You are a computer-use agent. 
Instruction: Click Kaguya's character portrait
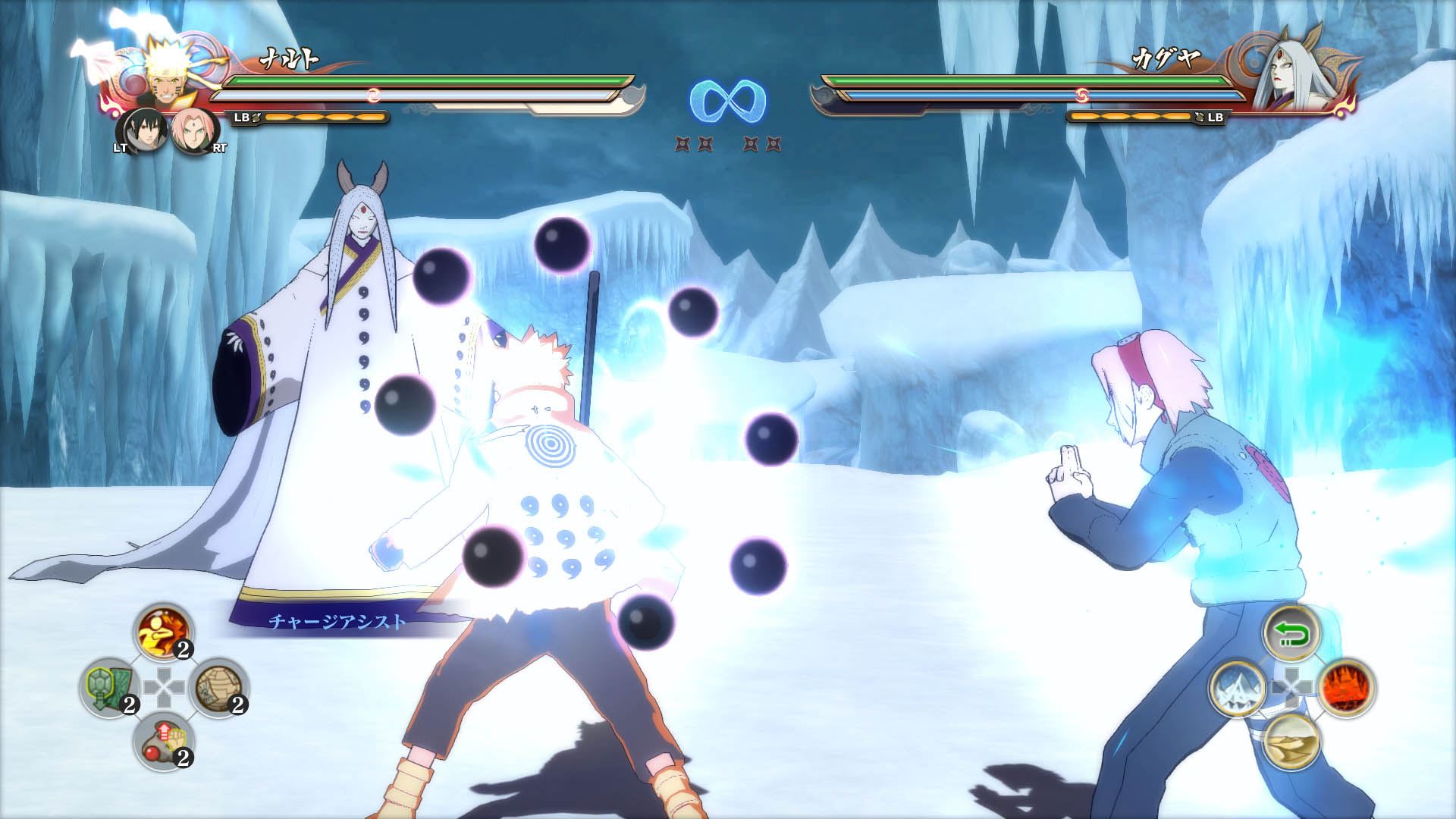coord(1288,76)
